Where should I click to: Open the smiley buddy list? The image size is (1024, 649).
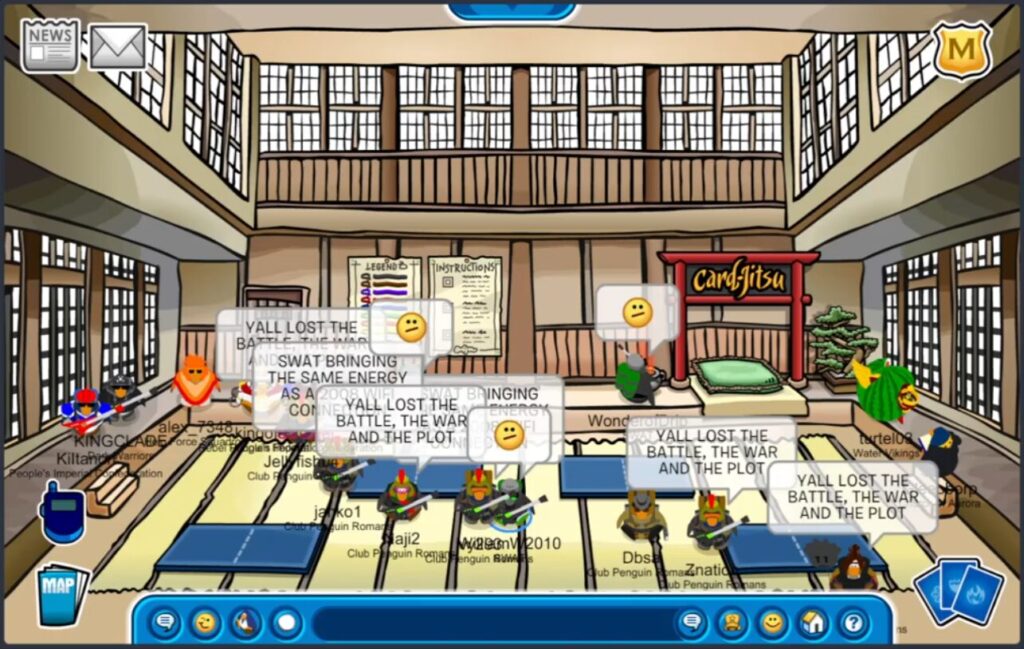(772, 624)
